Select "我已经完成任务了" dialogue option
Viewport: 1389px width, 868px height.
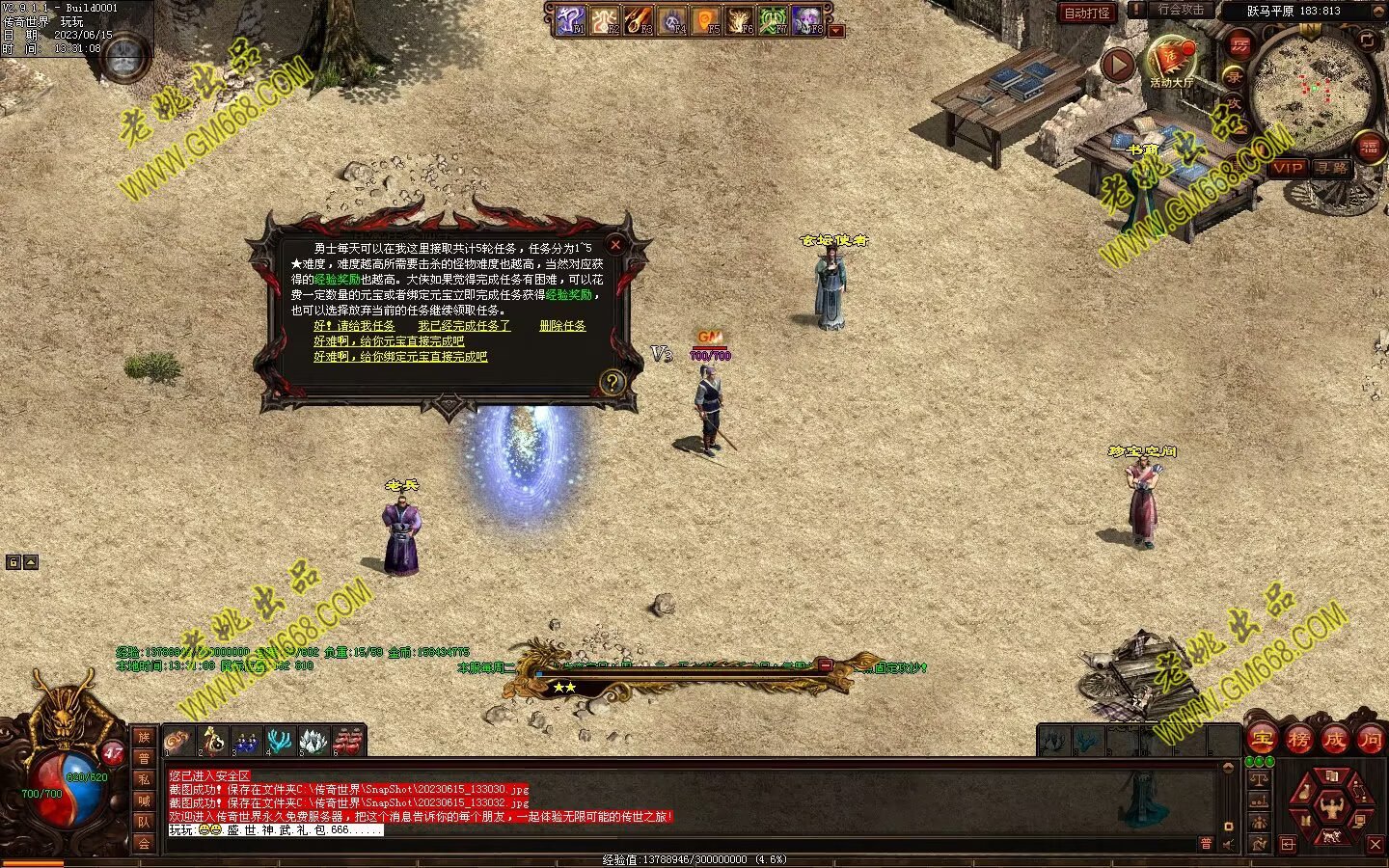click(464, 326)
